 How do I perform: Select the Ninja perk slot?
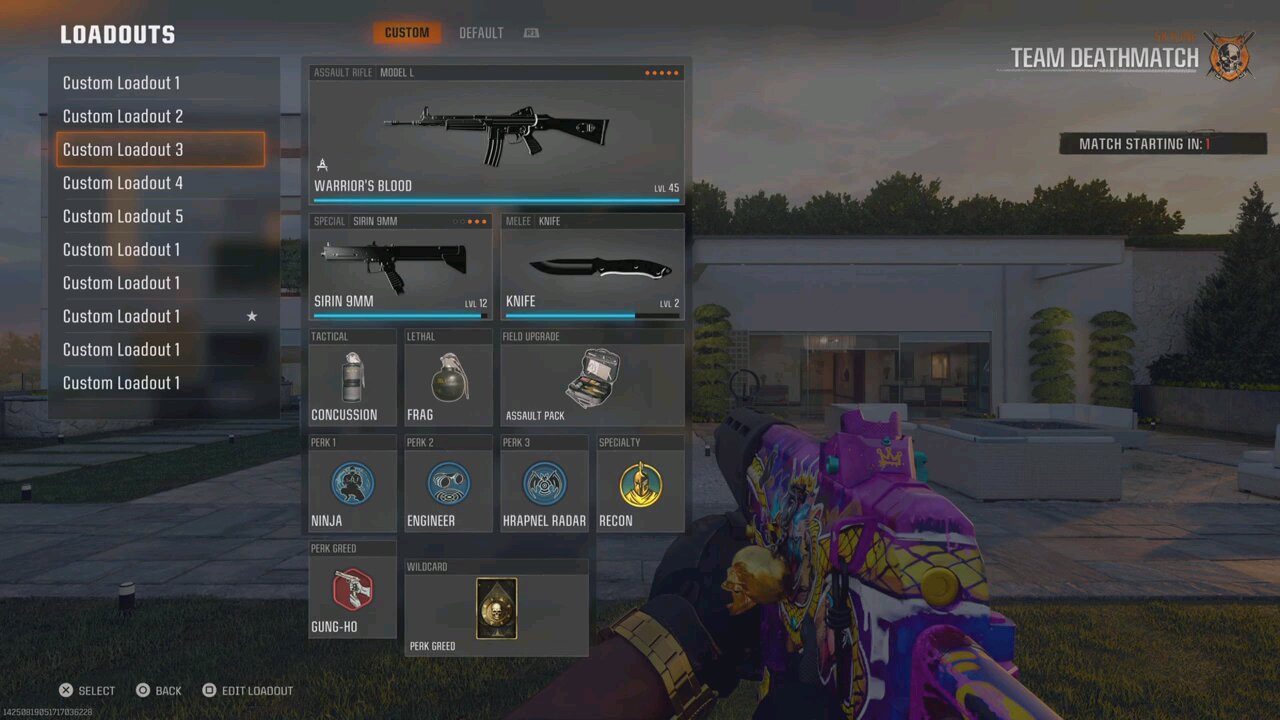click(x=352, y=485)
